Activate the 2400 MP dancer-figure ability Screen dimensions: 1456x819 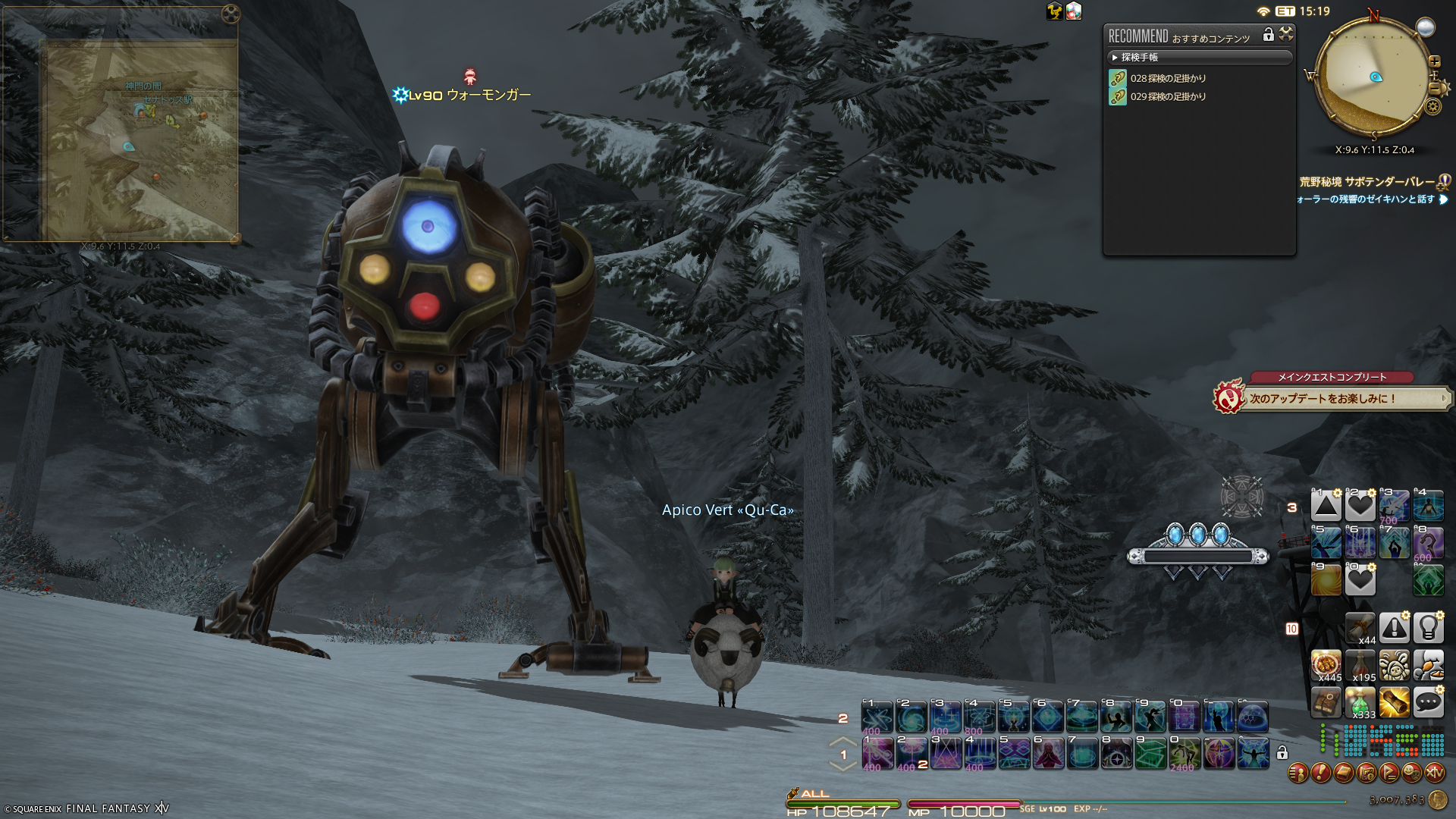click(x=1184, y=754)
